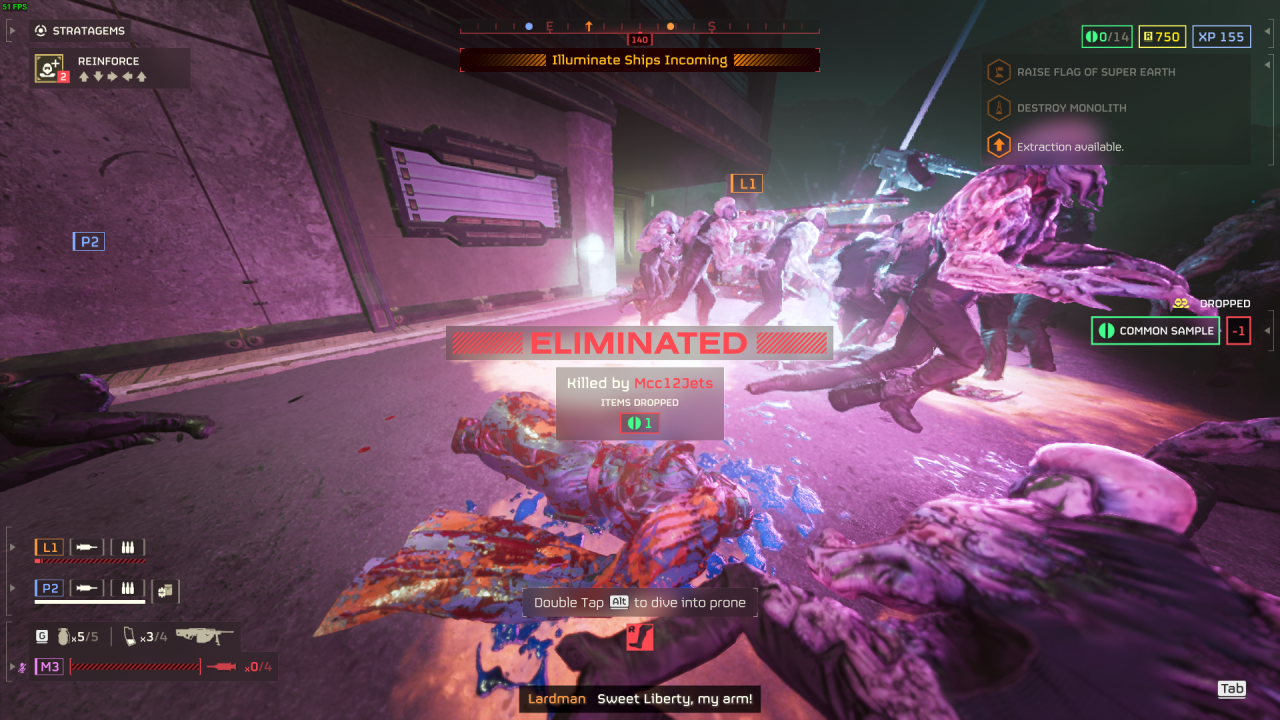Click the red stance indicator icon
Screen dimensions: 1280x720
pyautogui.click(x=640, y=637)
